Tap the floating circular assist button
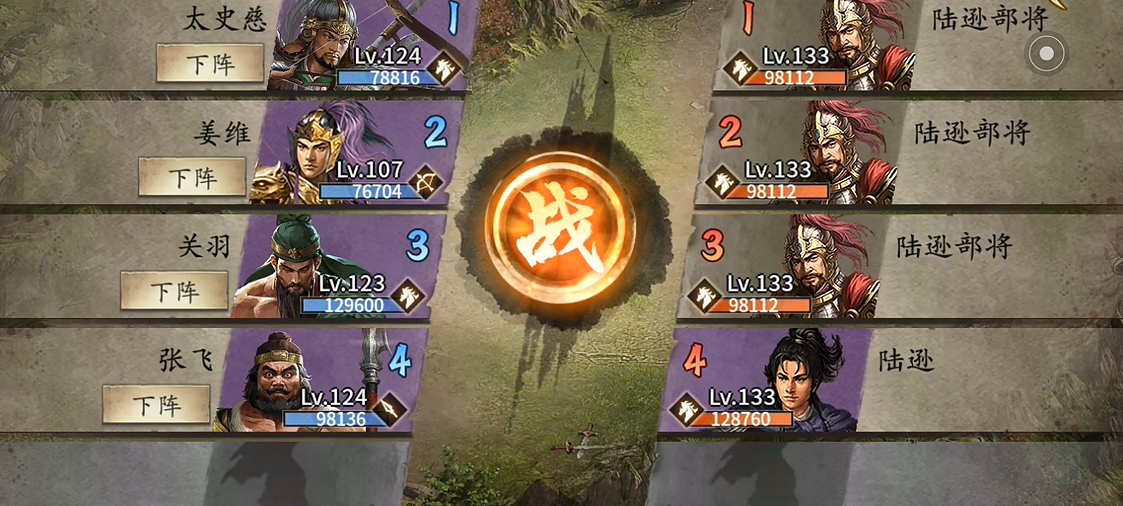Image resolution: width=1123 pixels, height=506 pixels. (x=1047, y=53)
